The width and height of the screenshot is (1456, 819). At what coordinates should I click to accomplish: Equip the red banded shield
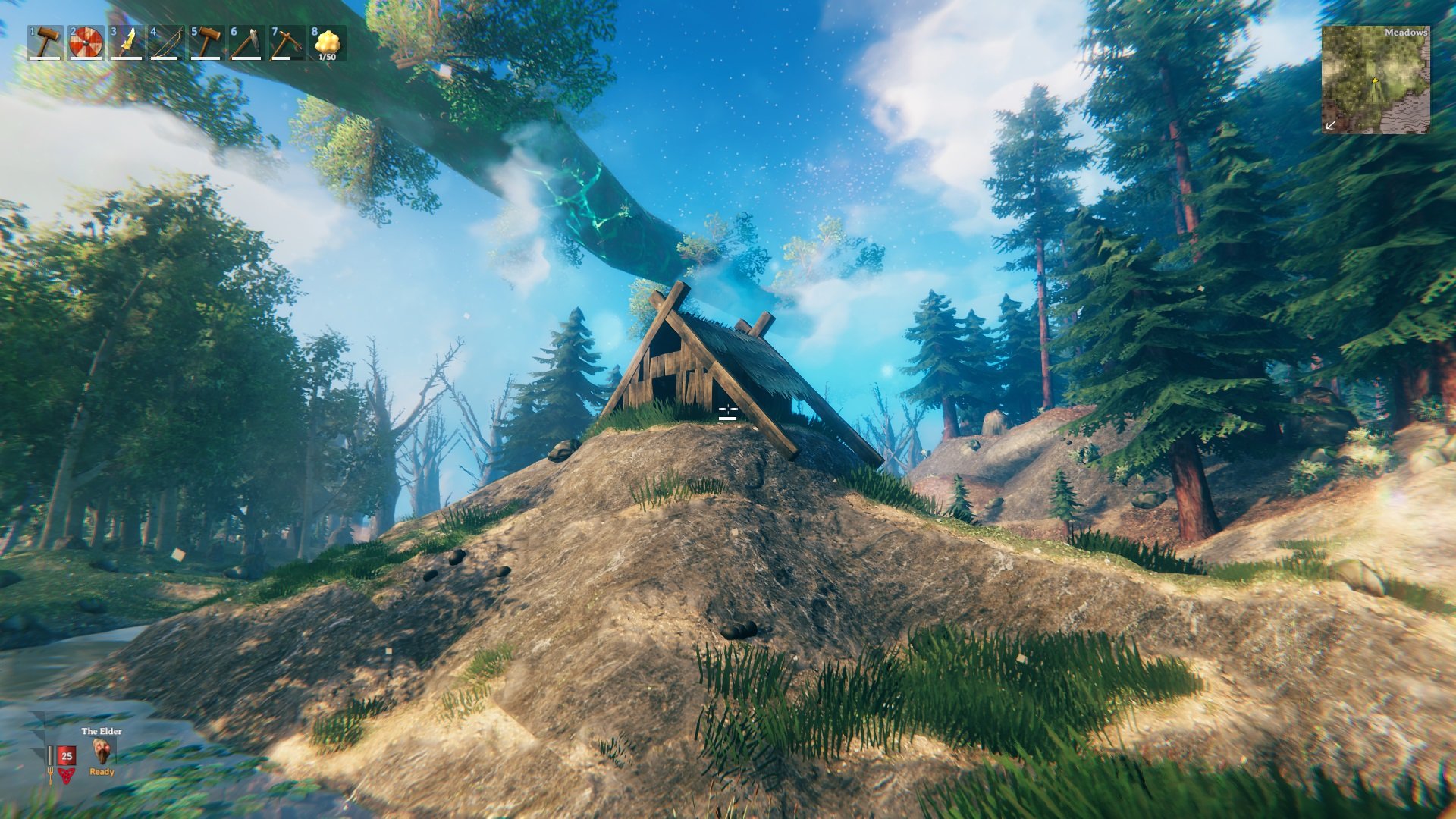86,43
